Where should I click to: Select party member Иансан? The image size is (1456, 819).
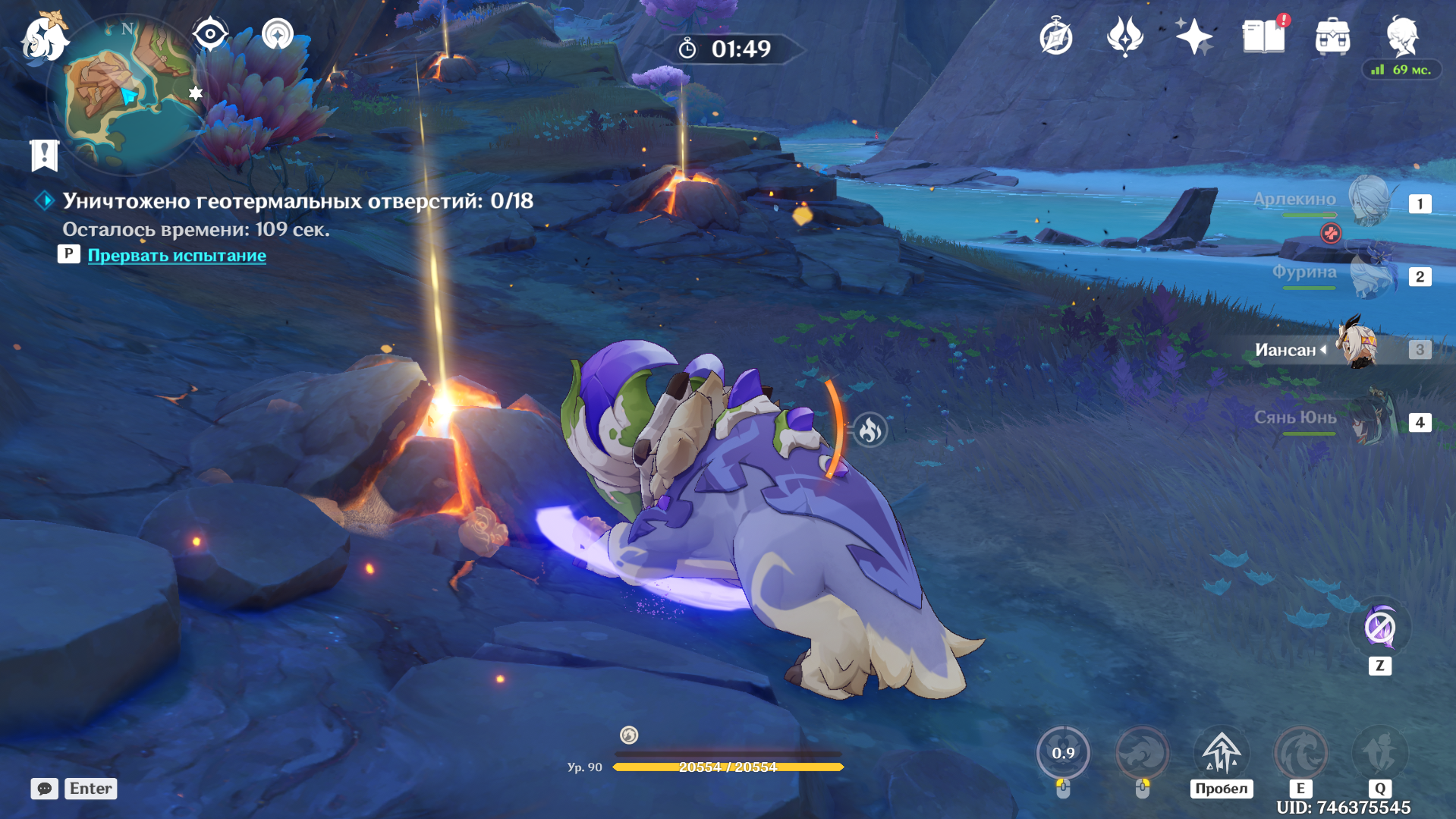1357,348
